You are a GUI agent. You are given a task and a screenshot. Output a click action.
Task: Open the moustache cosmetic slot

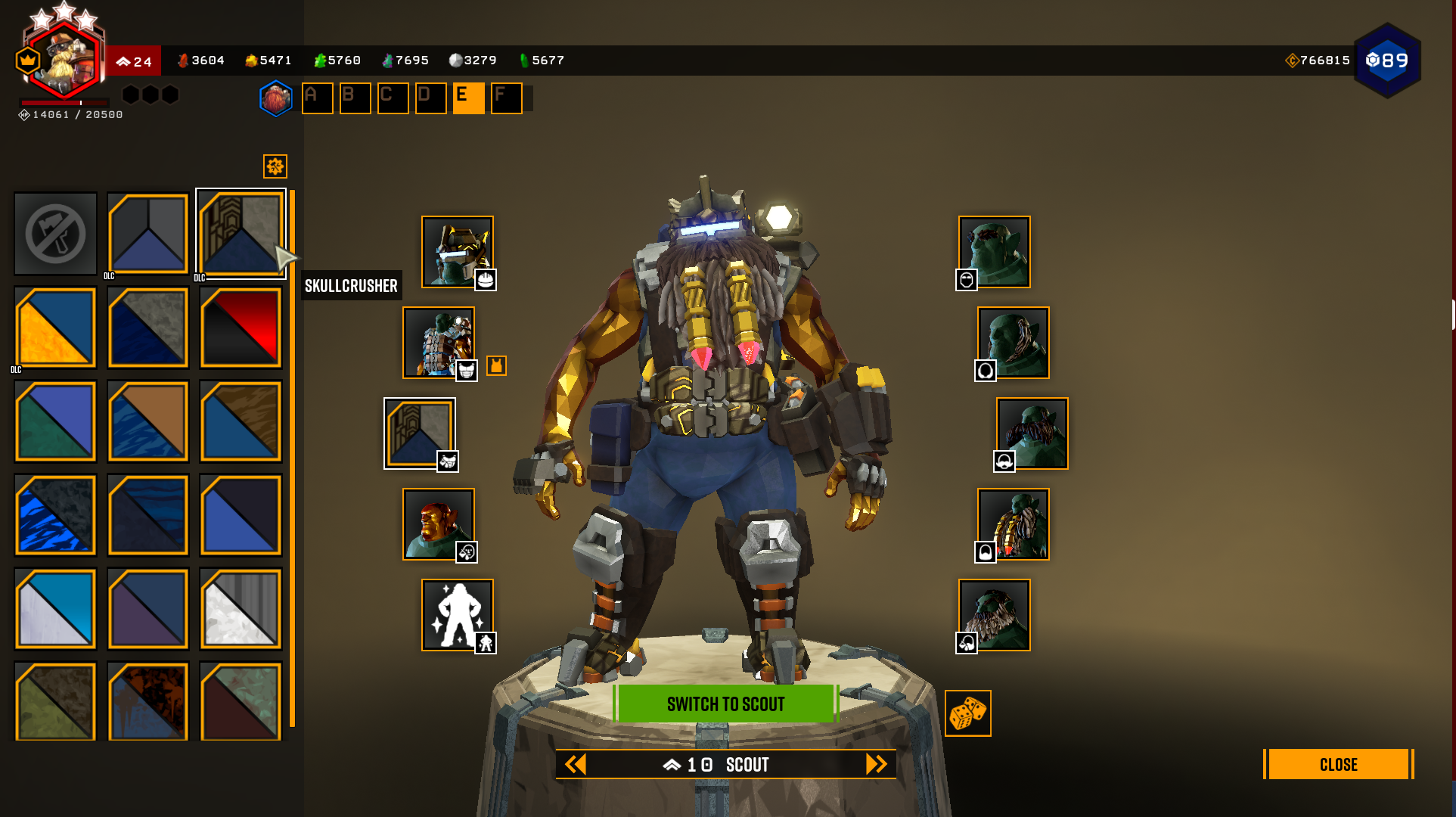[x=1032, y=433]
